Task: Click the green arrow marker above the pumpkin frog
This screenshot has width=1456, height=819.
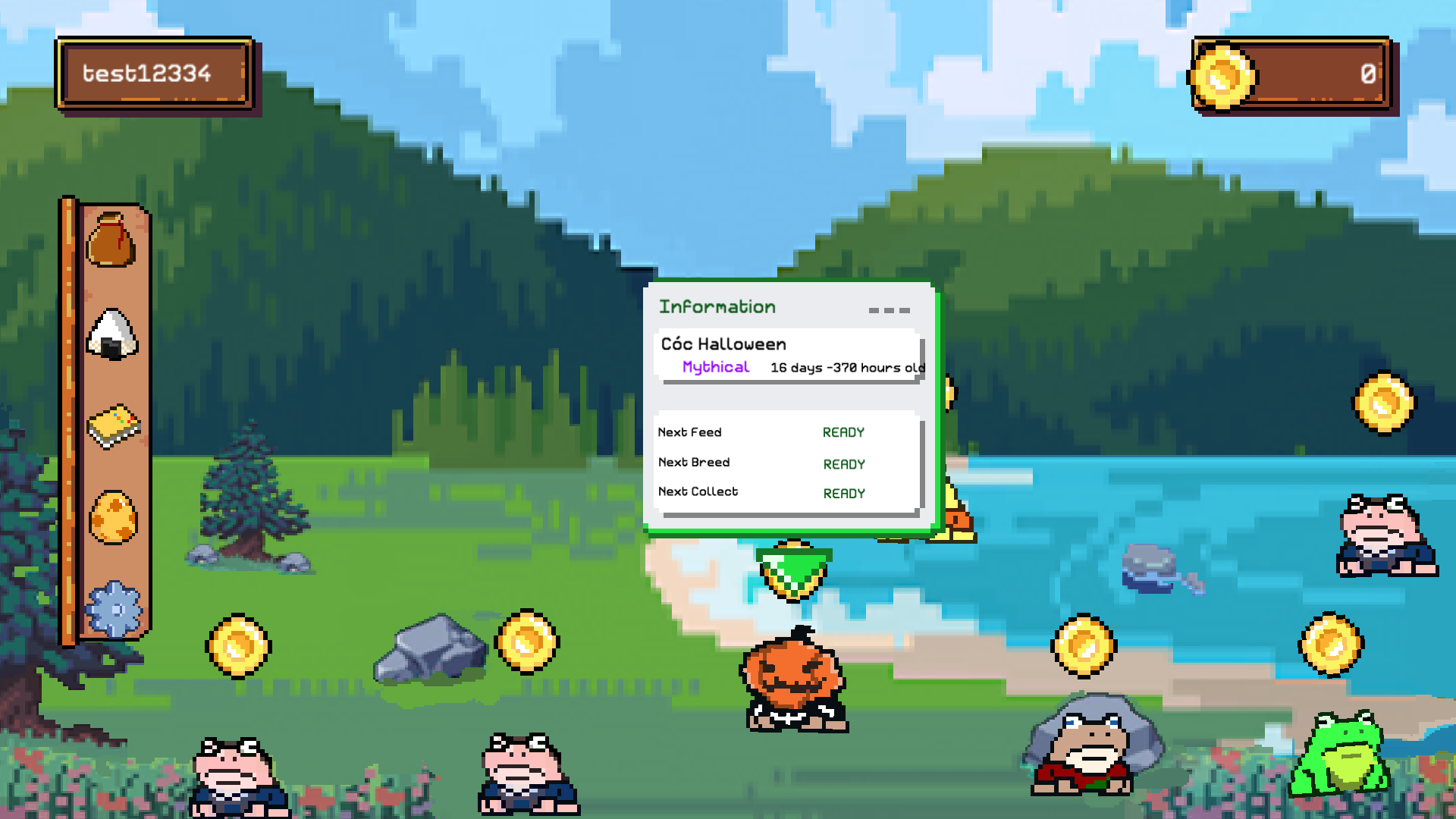Action: pos(795,569)
